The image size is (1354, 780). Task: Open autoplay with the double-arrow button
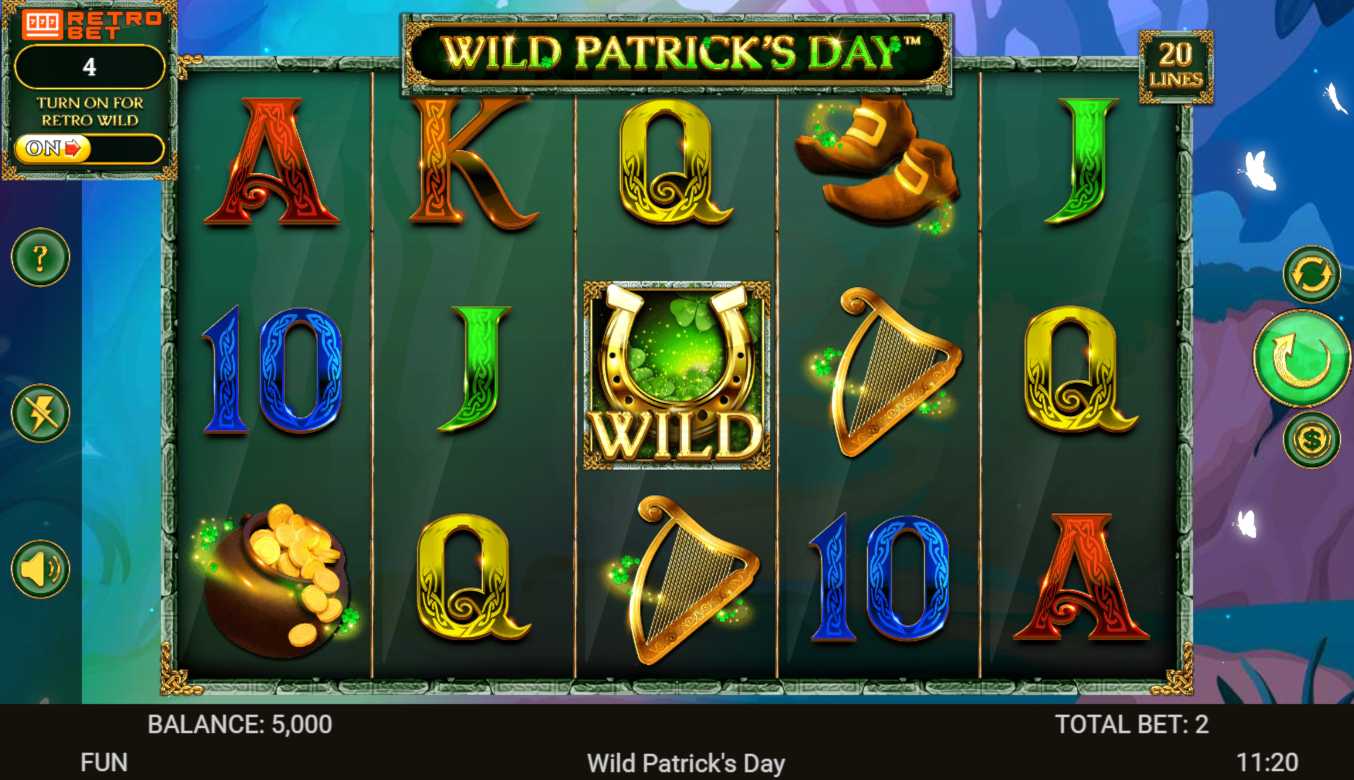point(1311,274)
